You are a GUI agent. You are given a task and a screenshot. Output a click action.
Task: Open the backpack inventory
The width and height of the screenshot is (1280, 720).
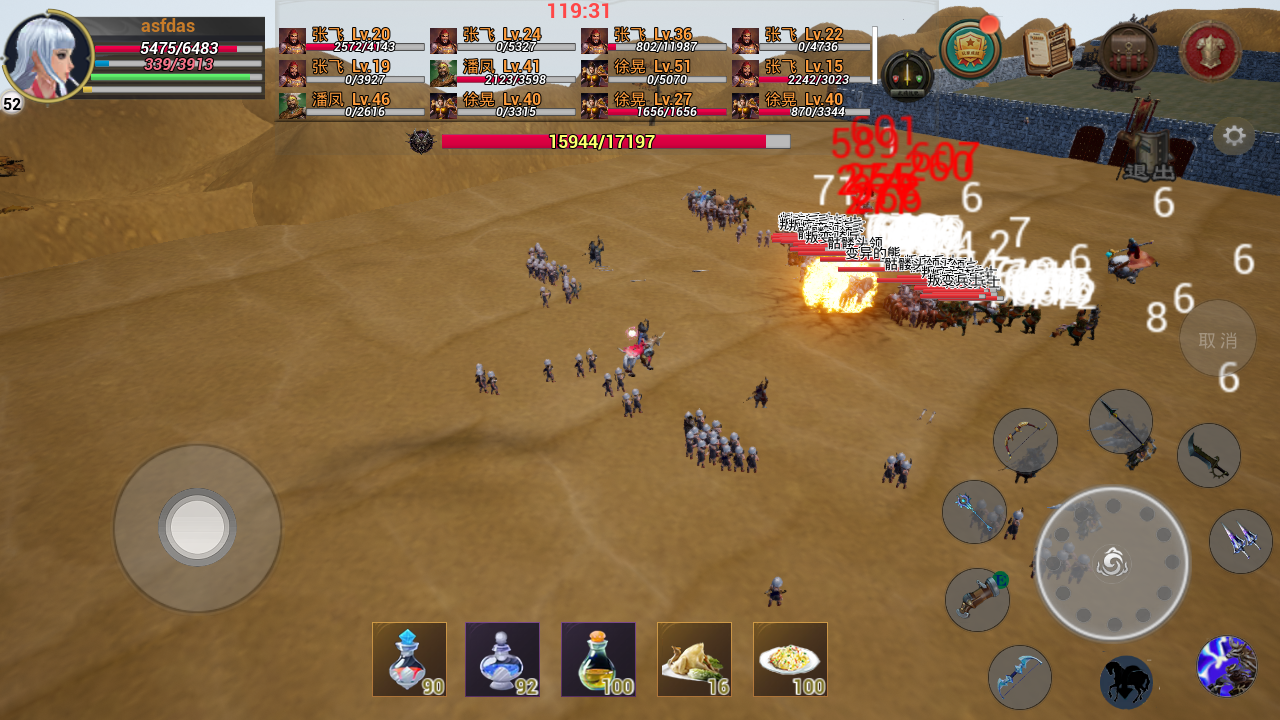coord(1129,49)
